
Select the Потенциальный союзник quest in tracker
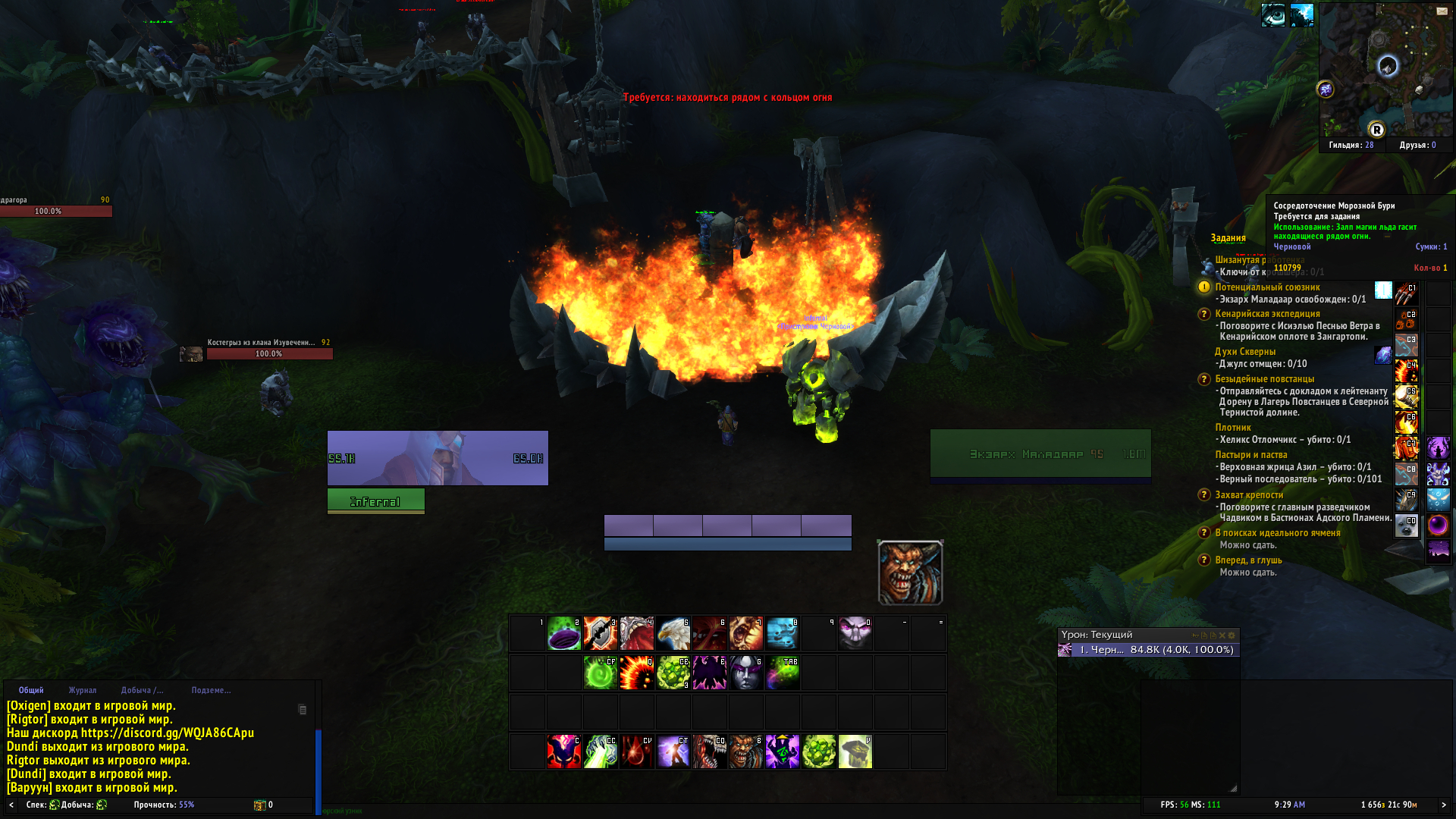[1267, 287]
